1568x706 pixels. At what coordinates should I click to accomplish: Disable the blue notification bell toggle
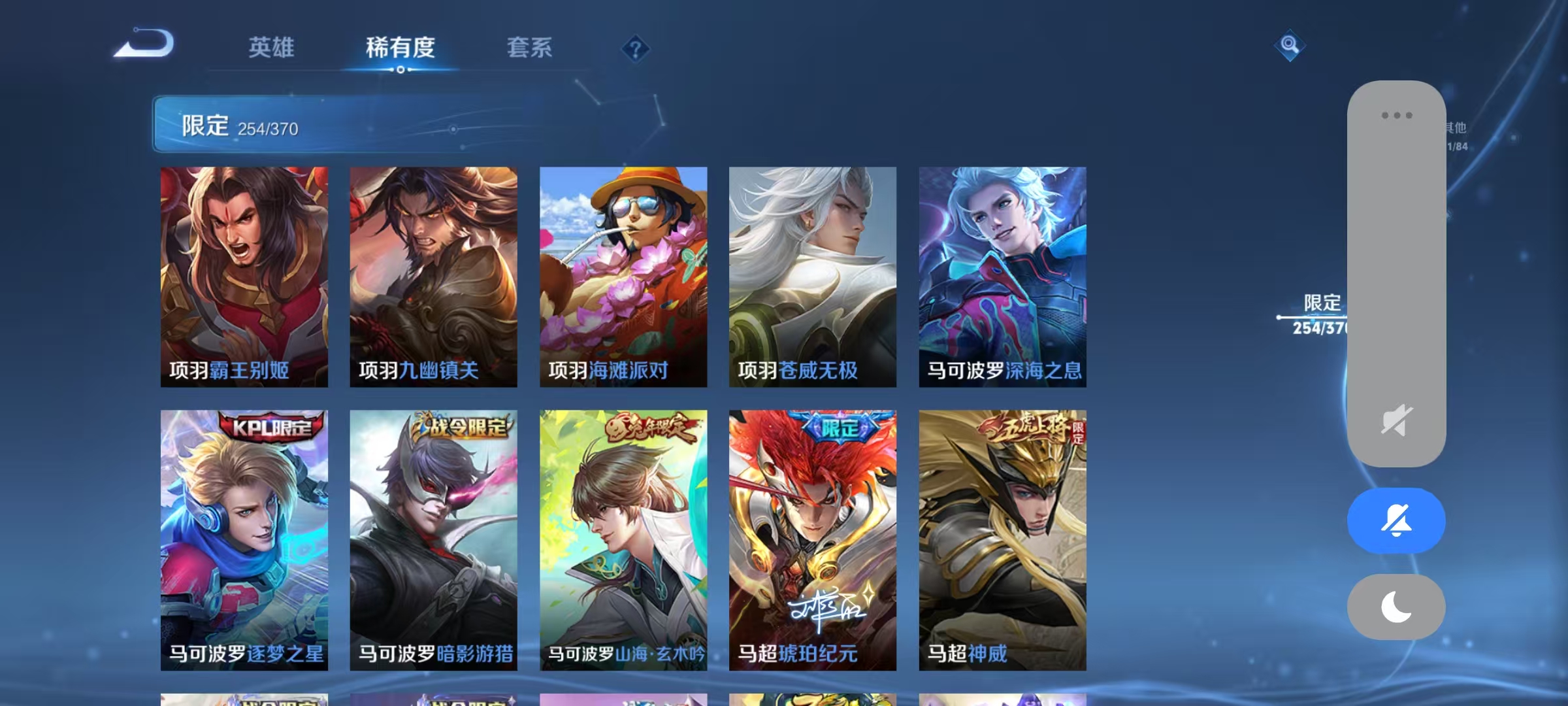tap(1396, 520)
